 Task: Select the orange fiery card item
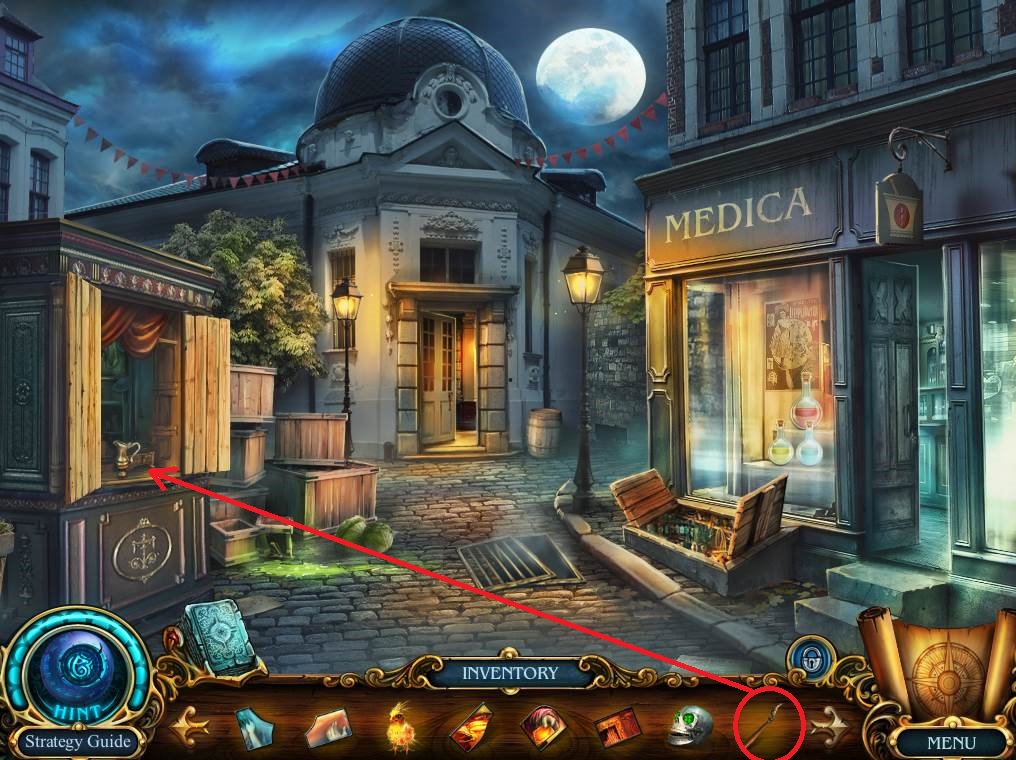472,727
